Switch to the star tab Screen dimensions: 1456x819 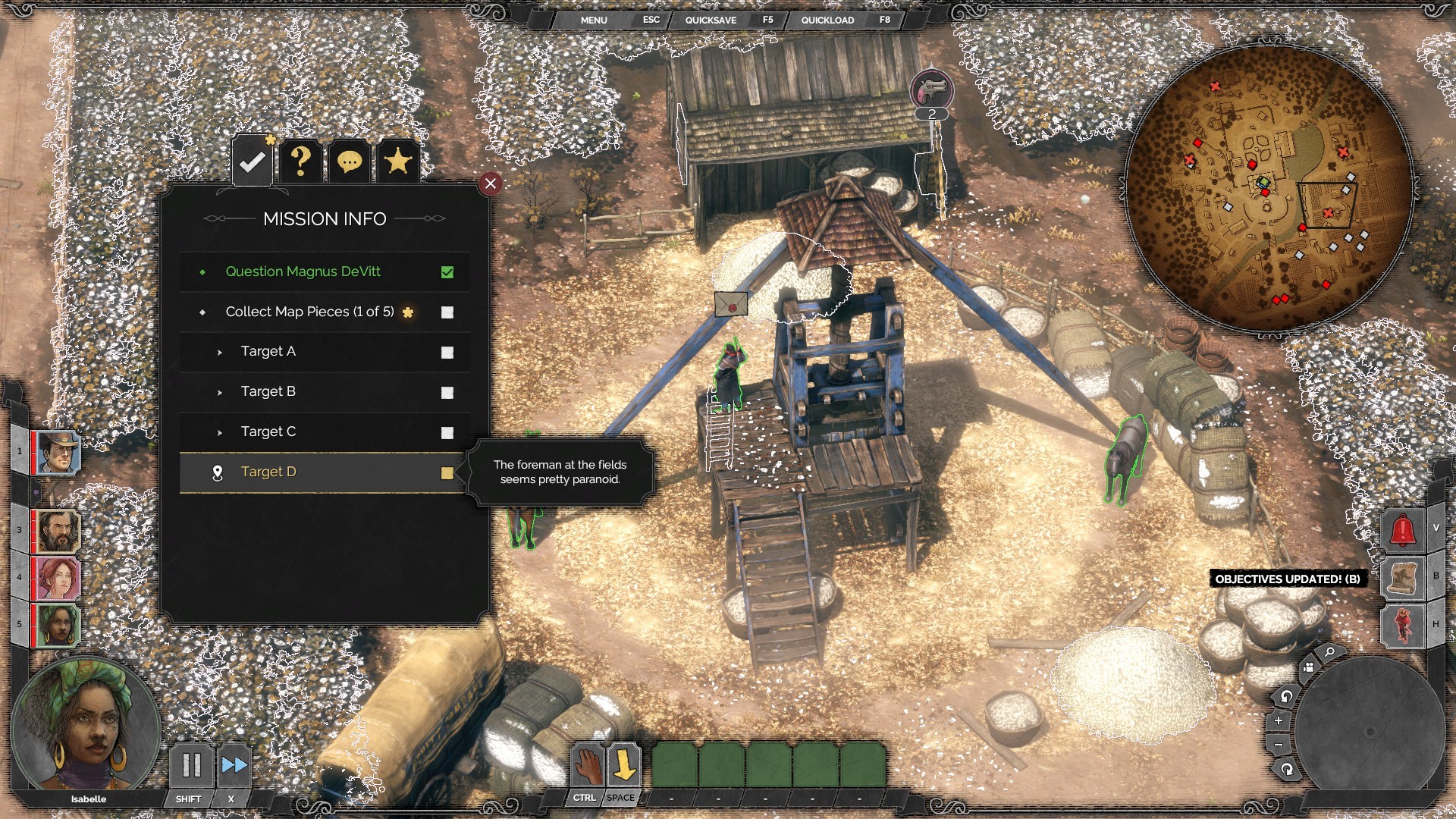click(397, 162)
